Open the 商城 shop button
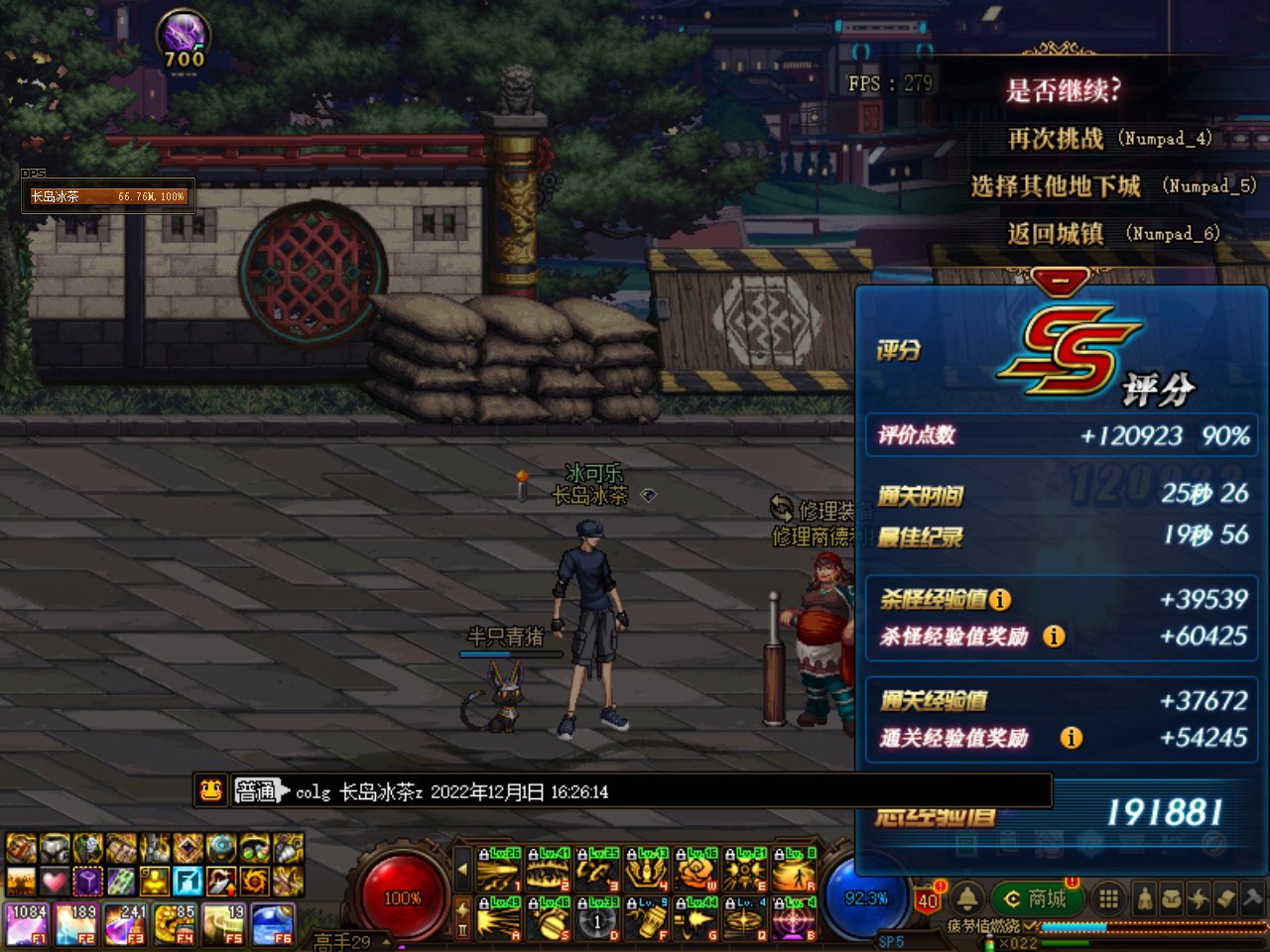This screenshot has height=952, width=1270. click(x=1035, y=898)
